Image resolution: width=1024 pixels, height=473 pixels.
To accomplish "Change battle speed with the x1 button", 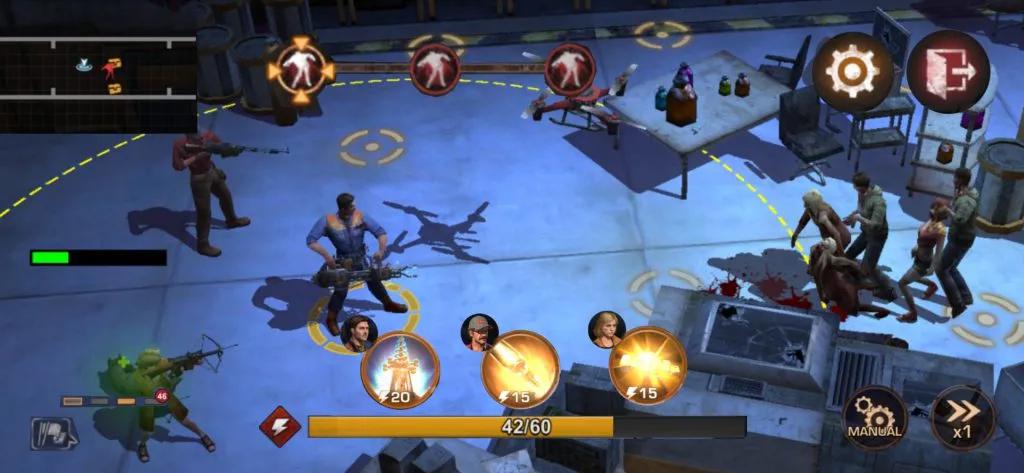I will click(962, 418).
